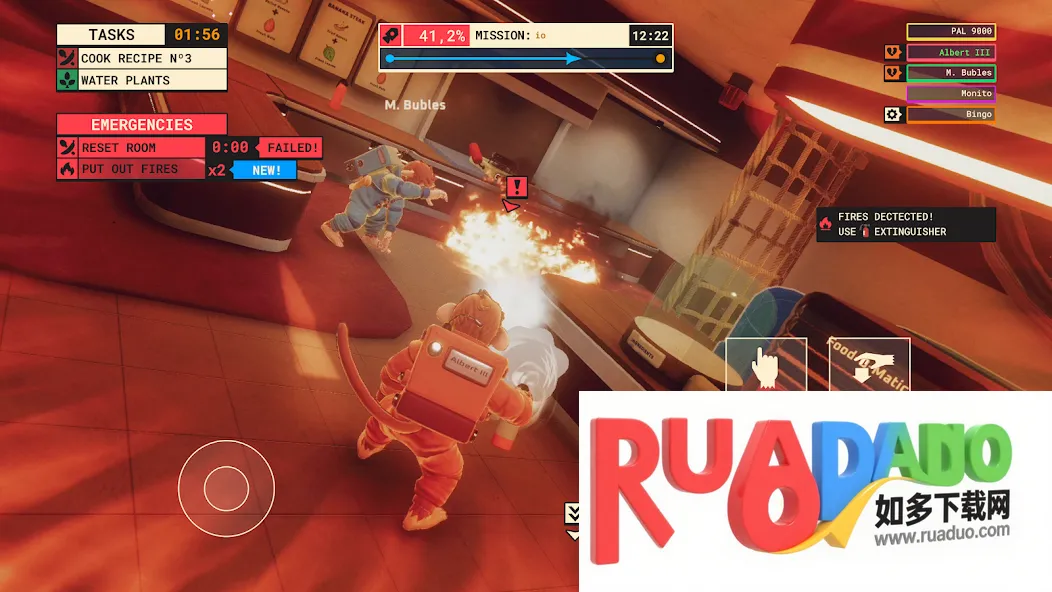Tap the pointing hand interact button
The width and height of the screenshot is (1052, 592).
pyautogui.click(x=766, y=366)
